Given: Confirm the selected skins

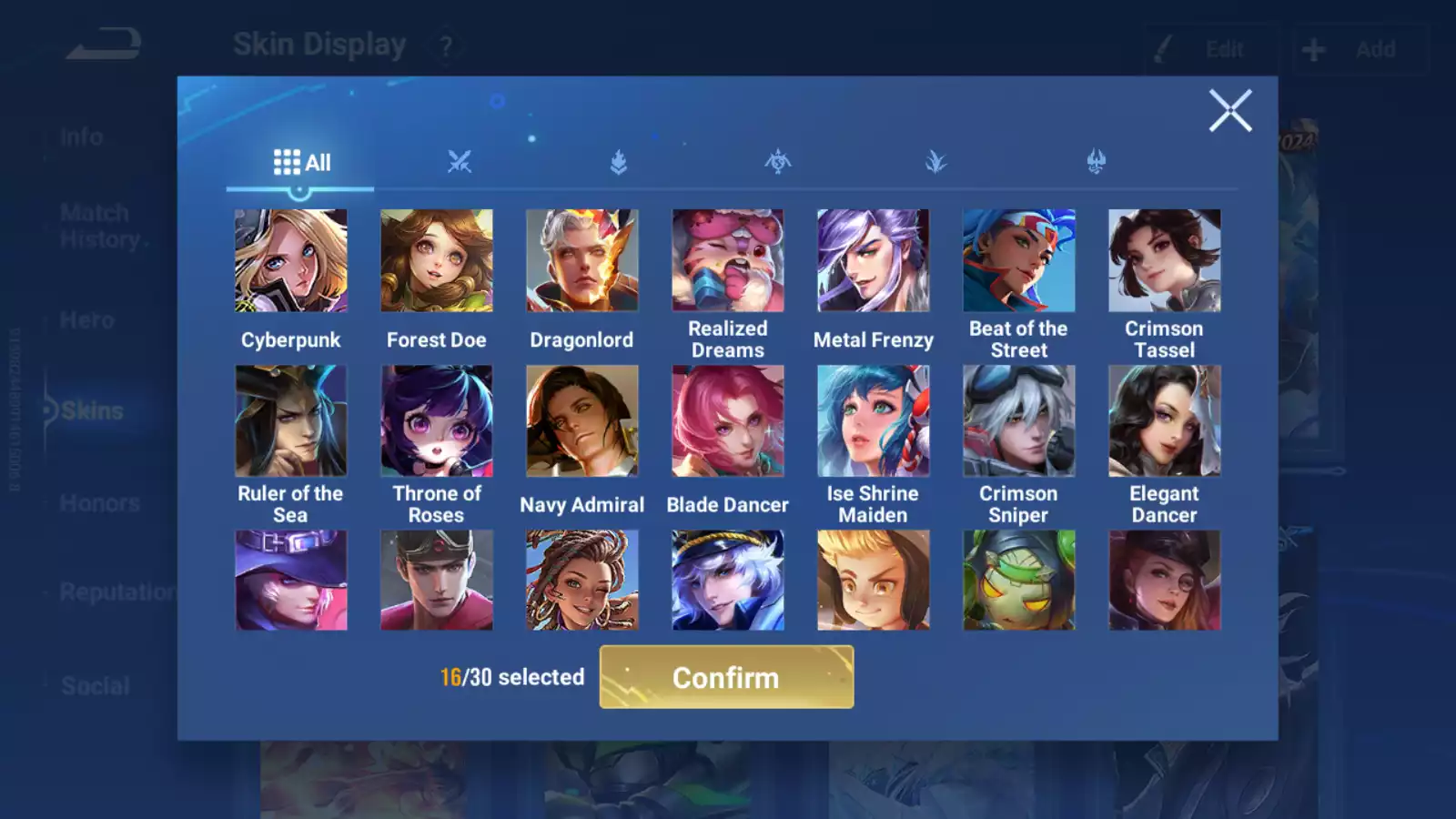Looking at the screenshot, I should [726, 677].
